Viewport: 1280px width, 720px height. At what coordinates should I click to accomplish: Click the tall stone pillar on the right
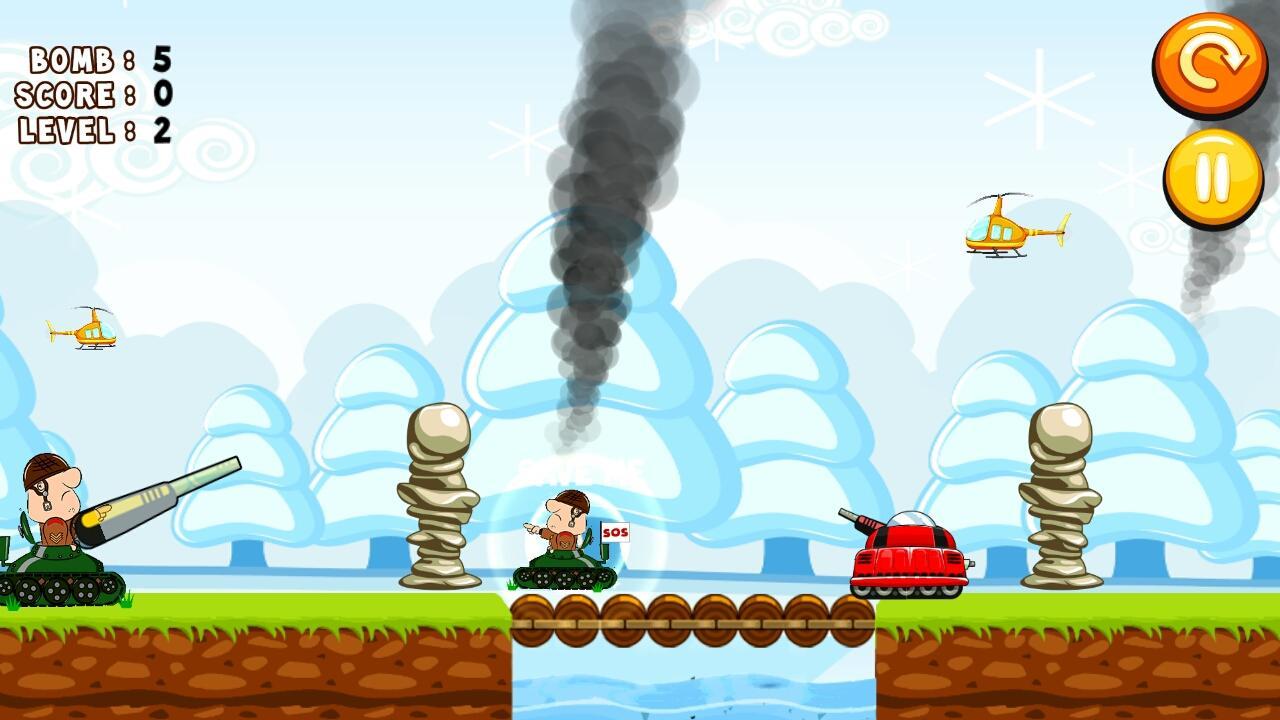pos(1060,500)
